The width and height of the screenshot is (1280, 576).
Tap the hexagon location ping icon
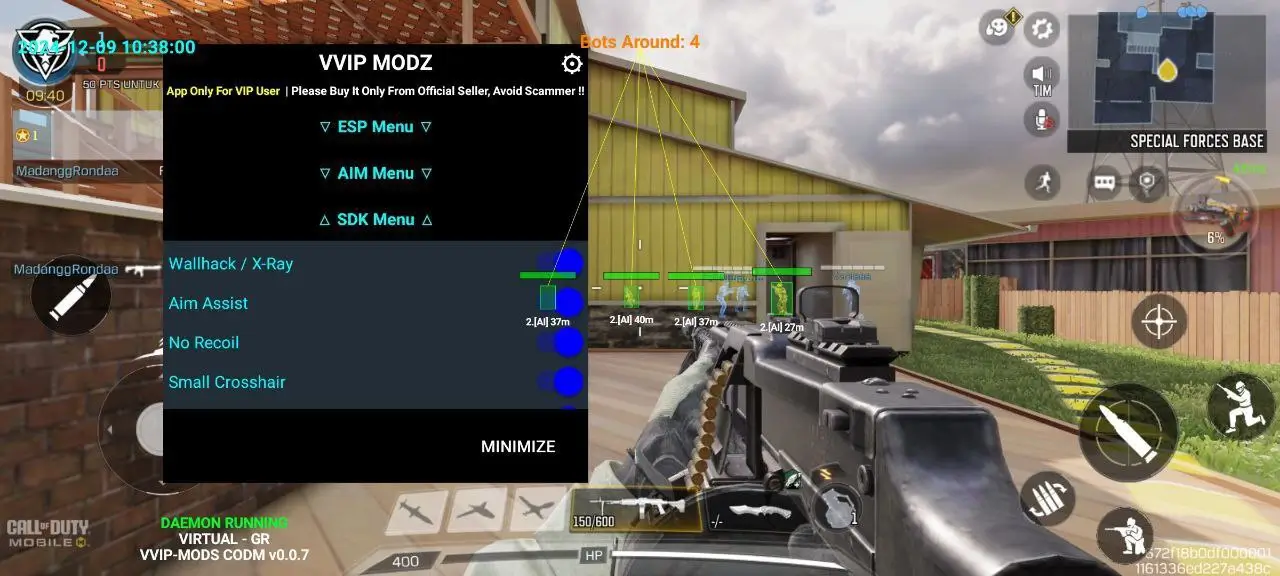[1147, 183]
